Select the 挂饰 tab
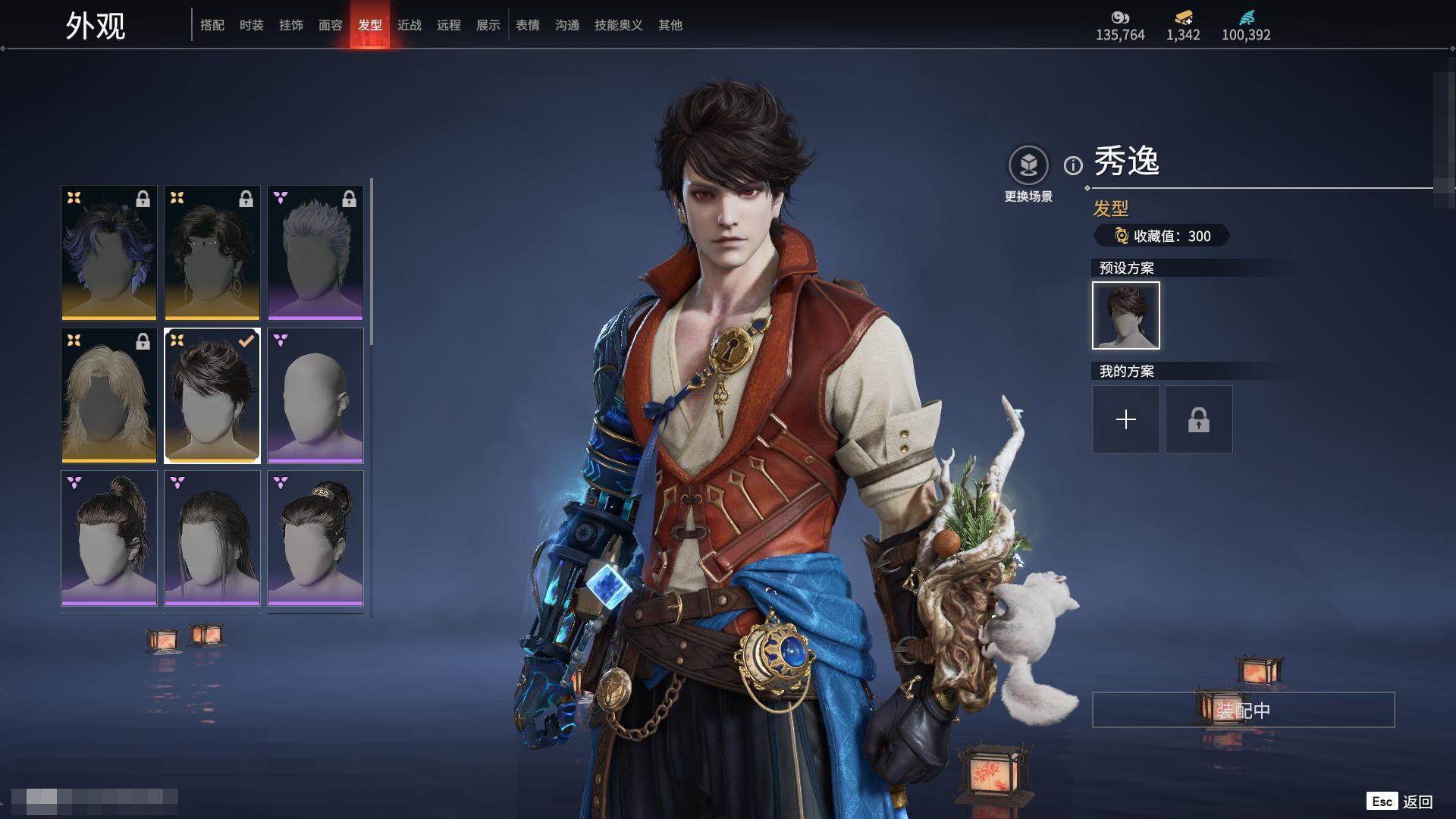This screenshot has height=819, width=1456. pos(291,25)
